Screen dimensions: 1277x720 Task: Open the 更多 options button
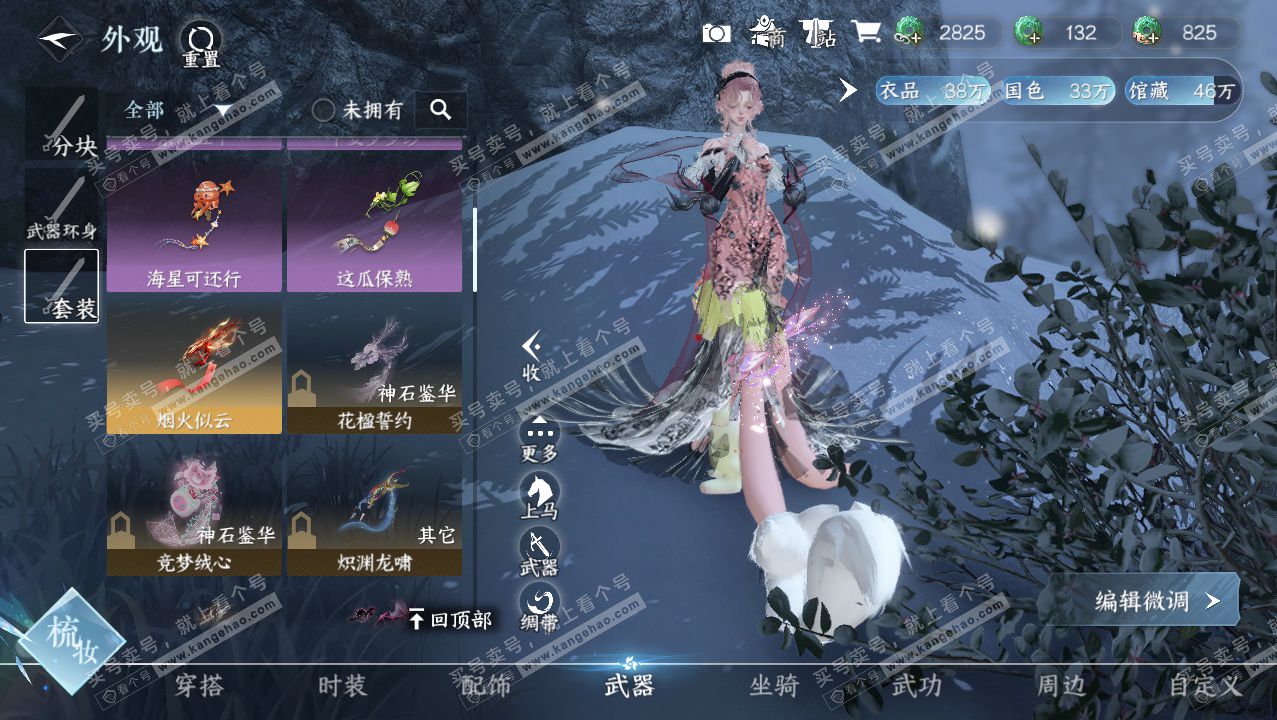coord(540,438)
